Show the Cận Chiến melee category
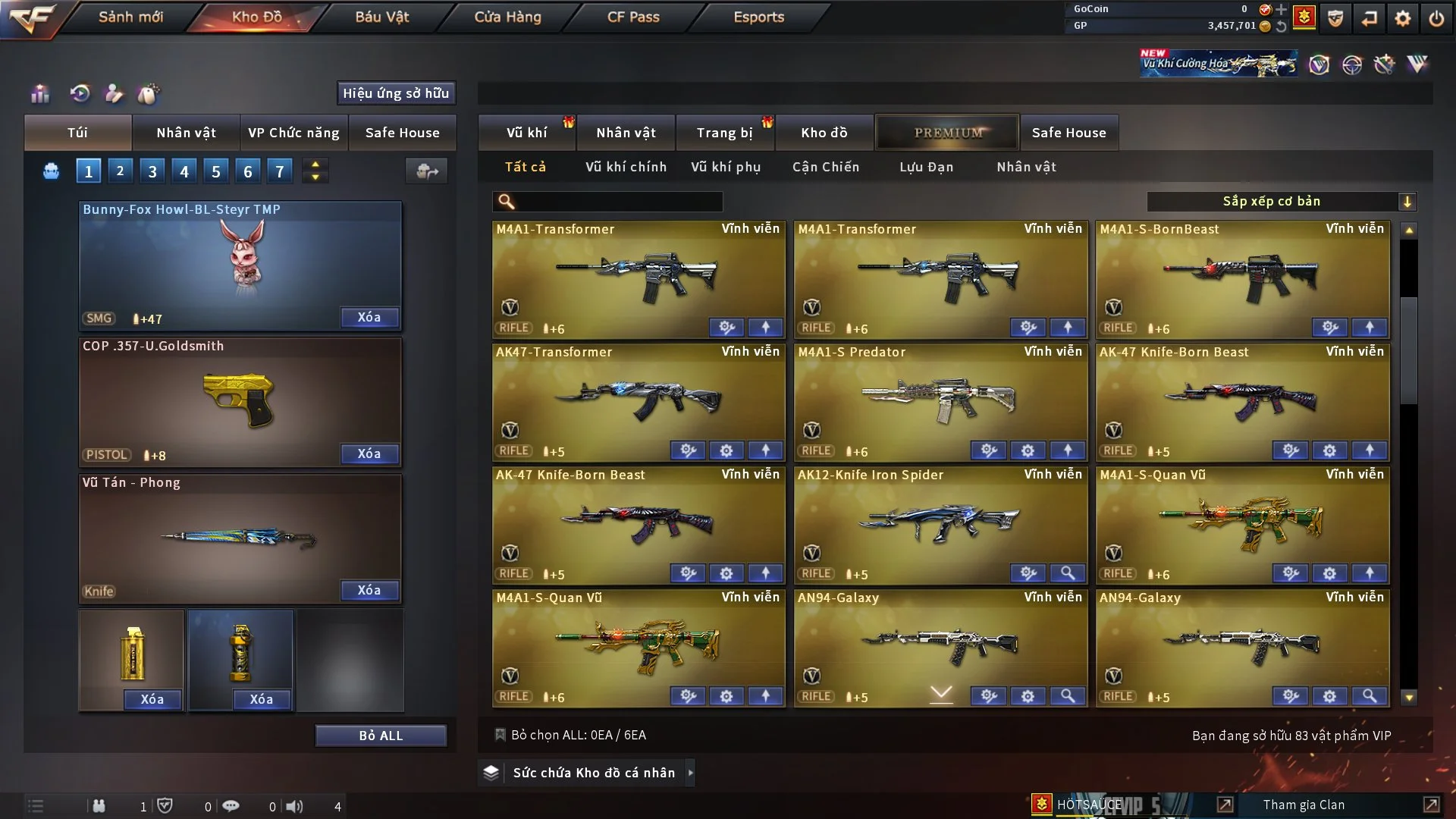1456x819 pixels. [x=826, y=167]
